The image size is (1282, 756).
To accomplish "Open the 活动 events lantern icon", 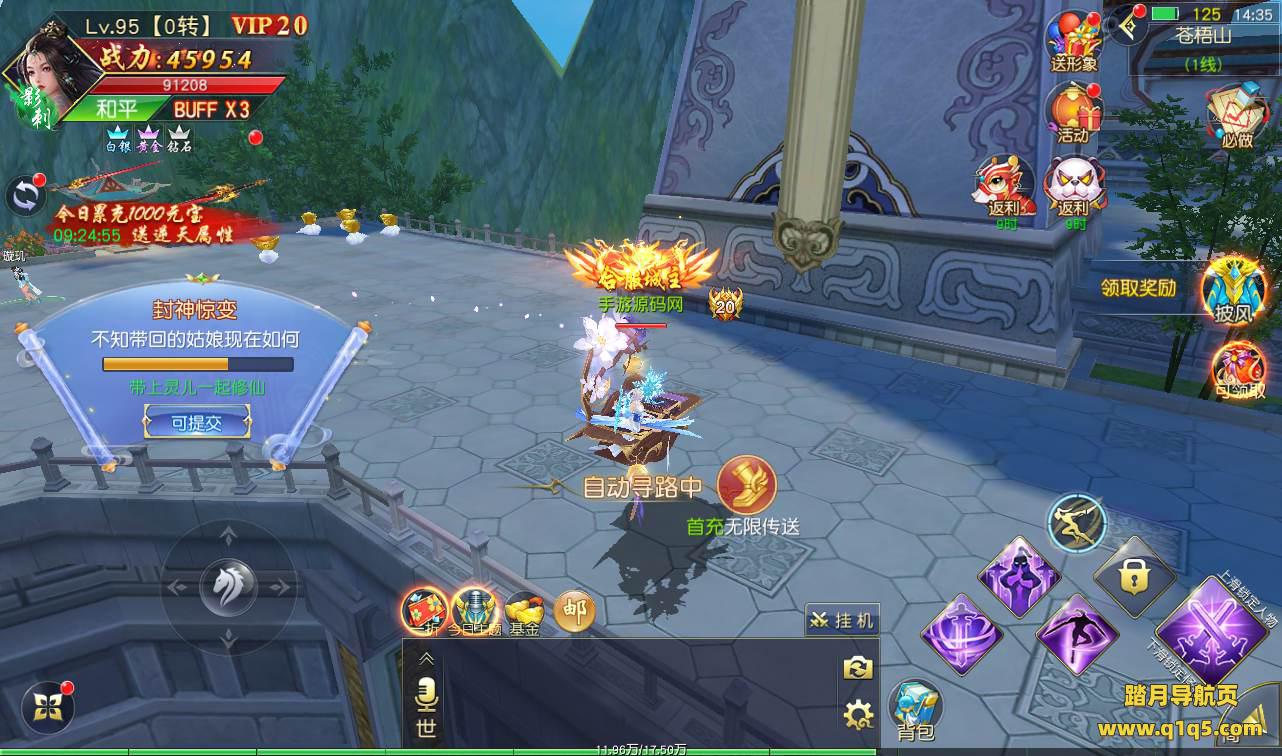I will coord(1073,110).
